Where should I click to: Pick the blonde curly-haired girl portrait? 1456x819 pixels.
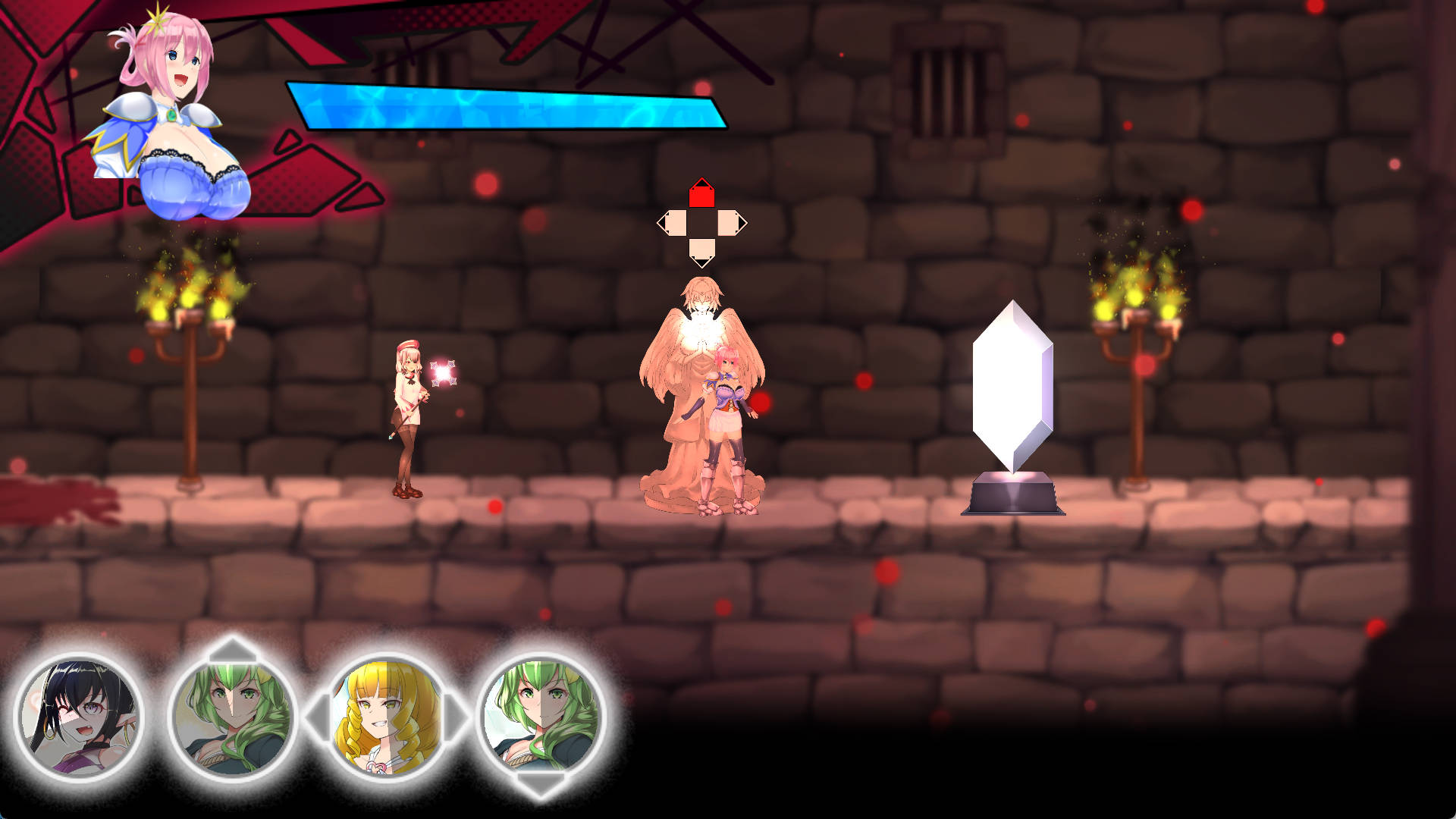(x=387, y=716)
